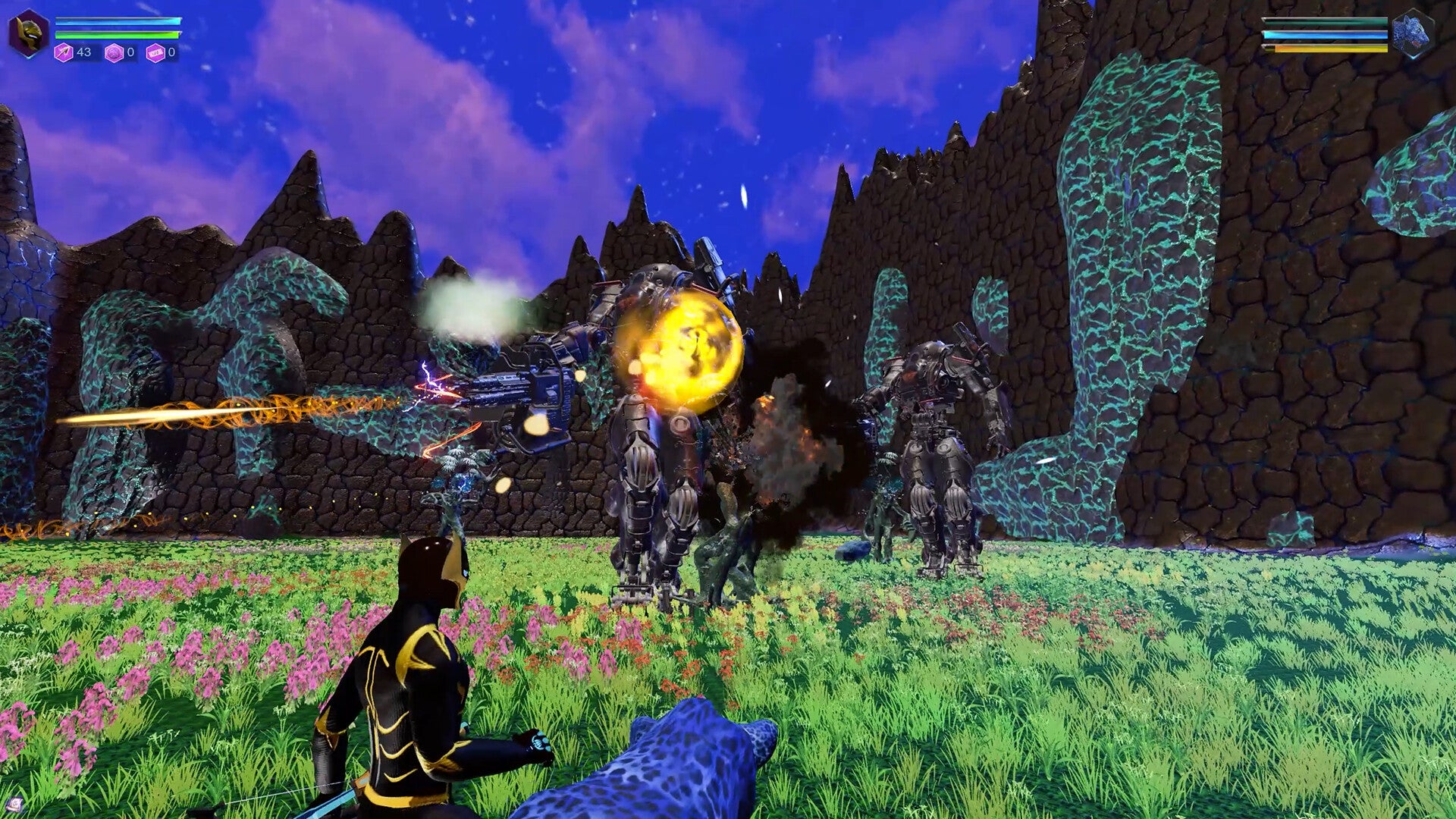Viewport: 1456px width, 819px height.
Task: Select the pink ticket hexagon icon
Action: 155,53
